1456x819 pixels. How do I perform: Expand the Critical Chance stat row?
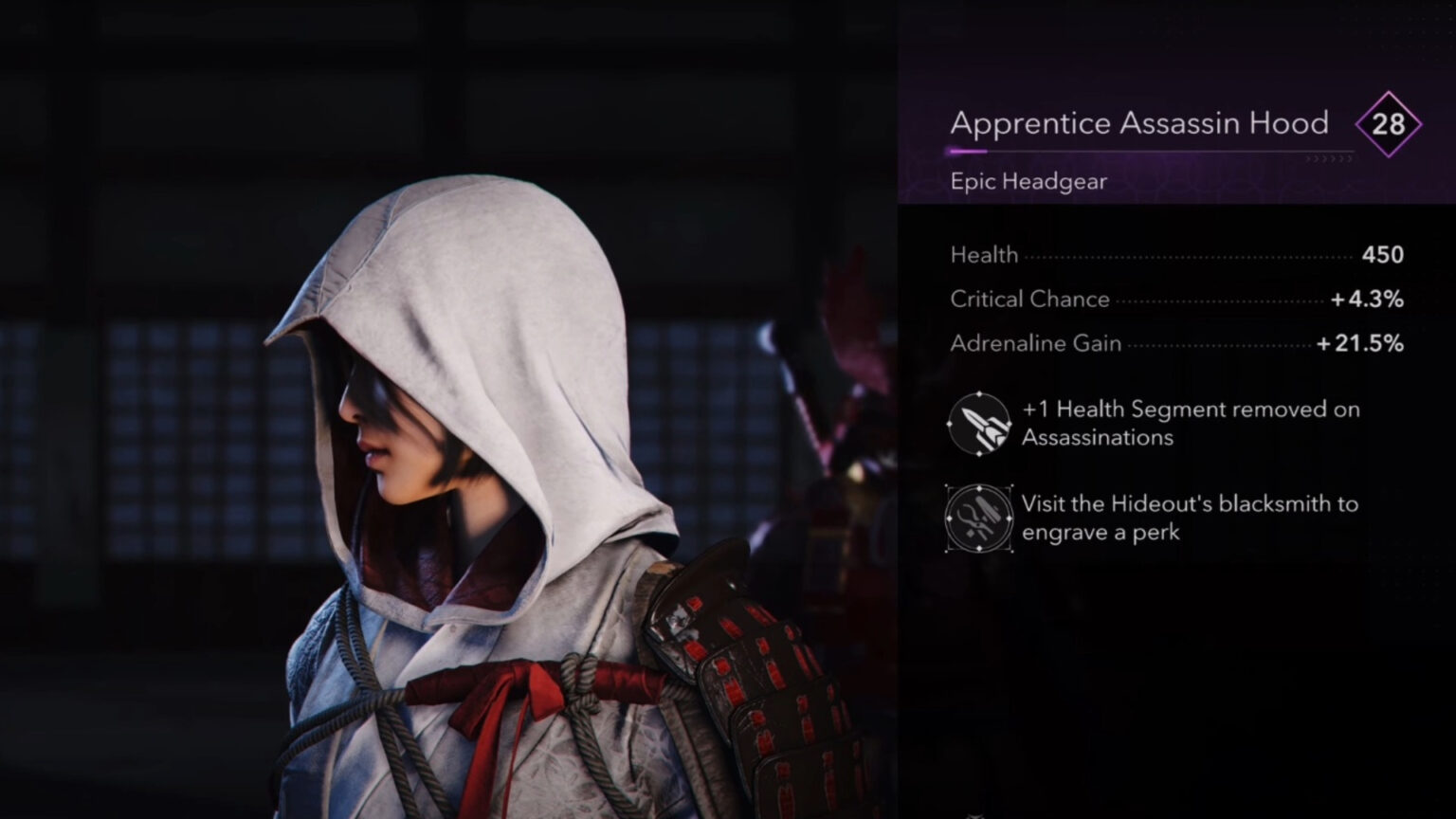[x=1029, y=299]
